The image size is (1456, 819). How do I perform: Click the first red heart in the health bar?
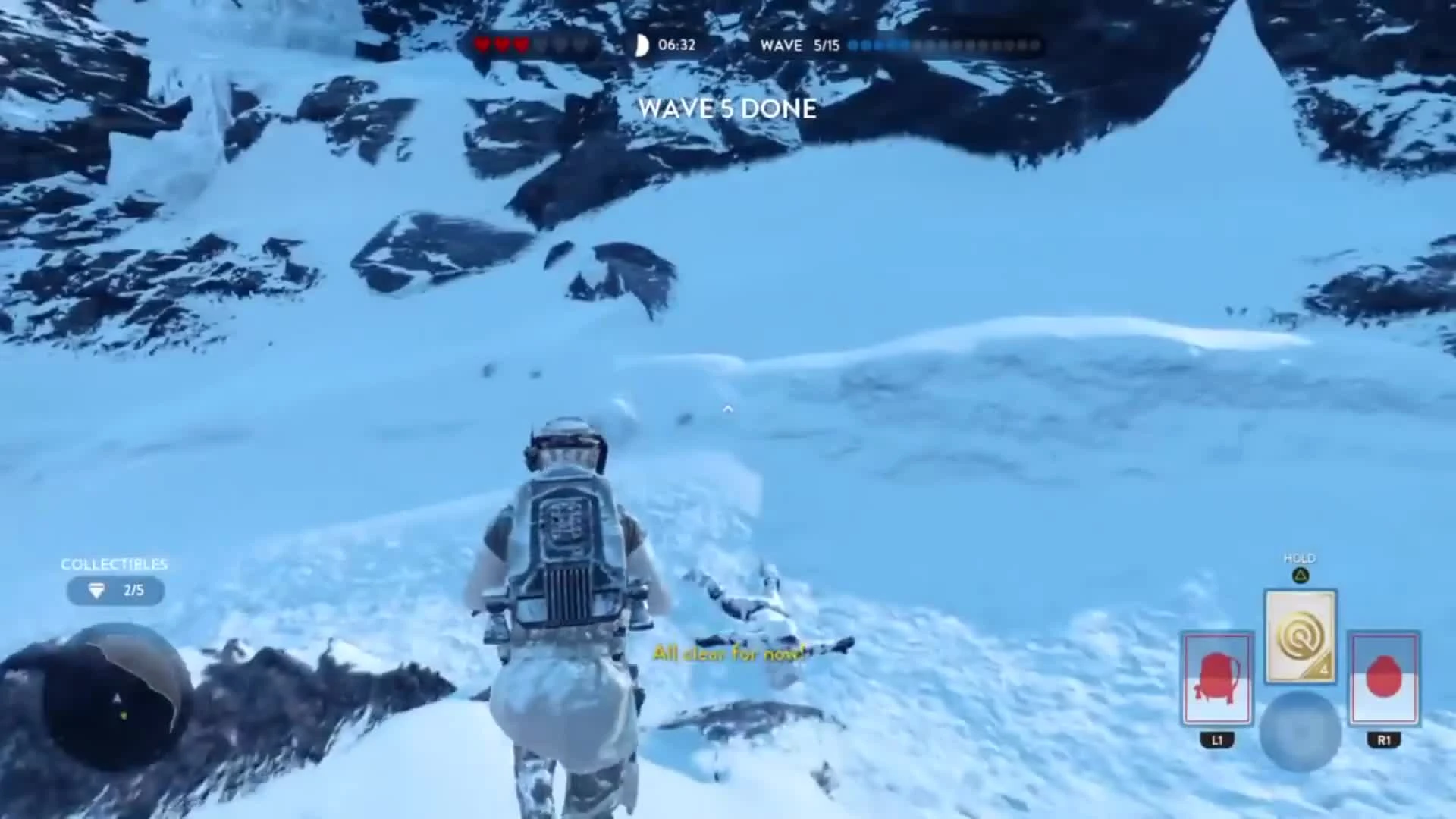click(482, 45)
